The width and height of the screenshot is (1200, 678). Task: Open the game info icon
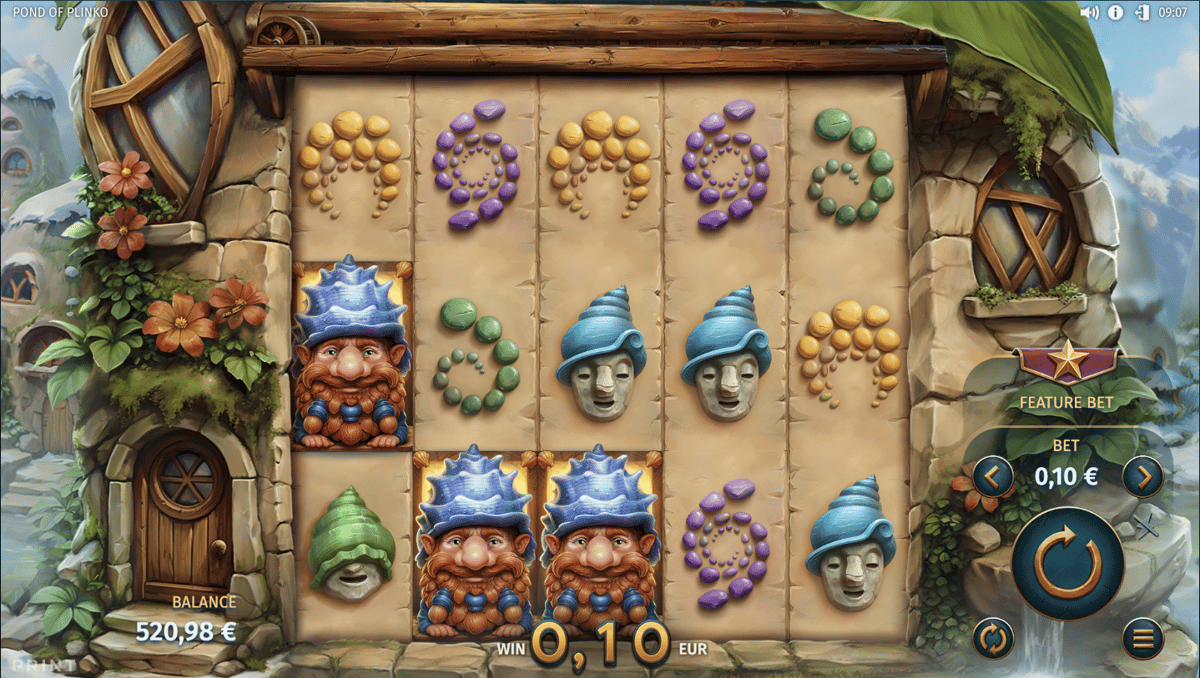click(x=1116, y=13)
